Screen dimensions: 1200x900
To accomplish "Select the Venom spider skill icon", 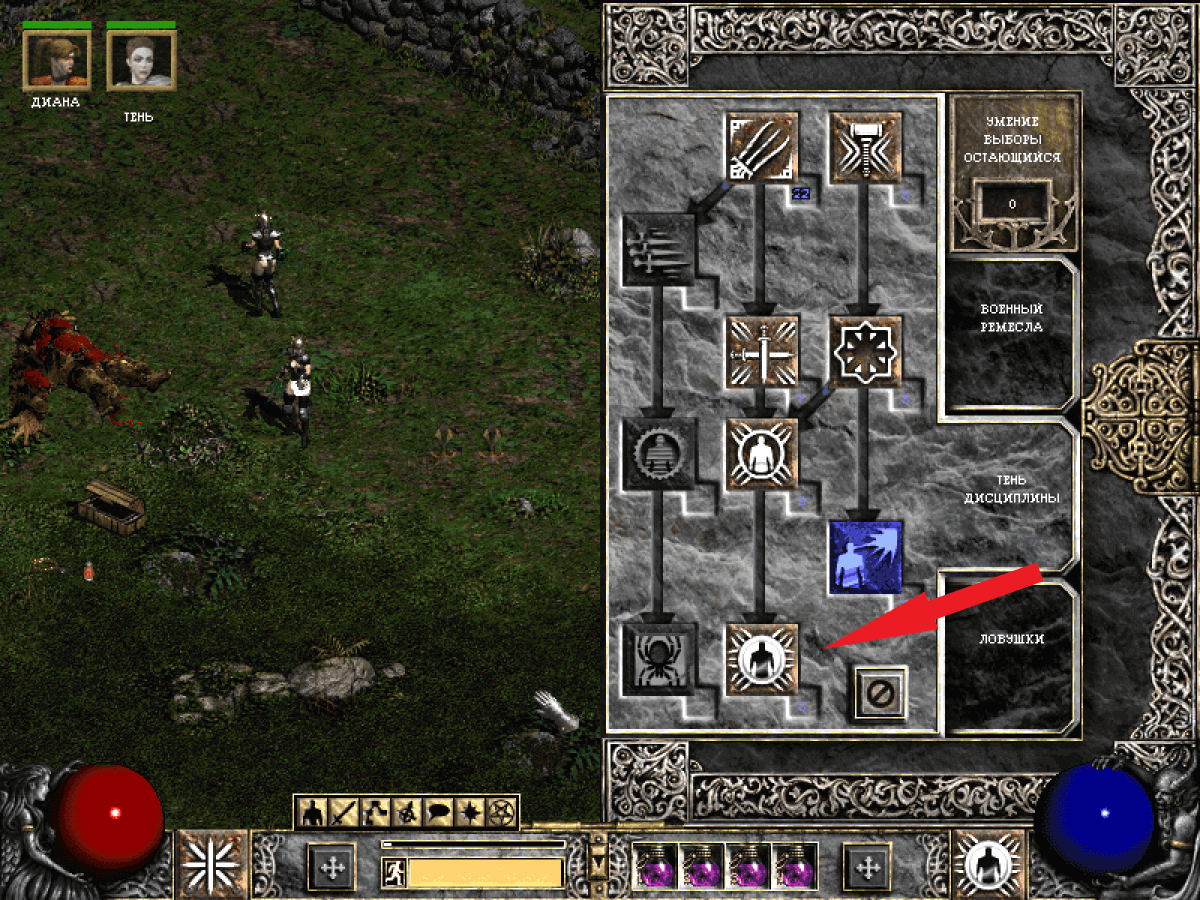I will click(x=658, y=658).
